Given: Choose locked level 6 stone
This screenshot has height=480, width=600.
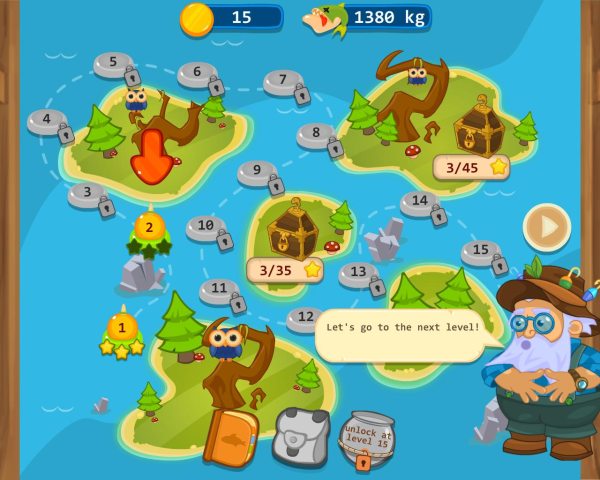Looking at the screenshot, I should pos(198,74).
